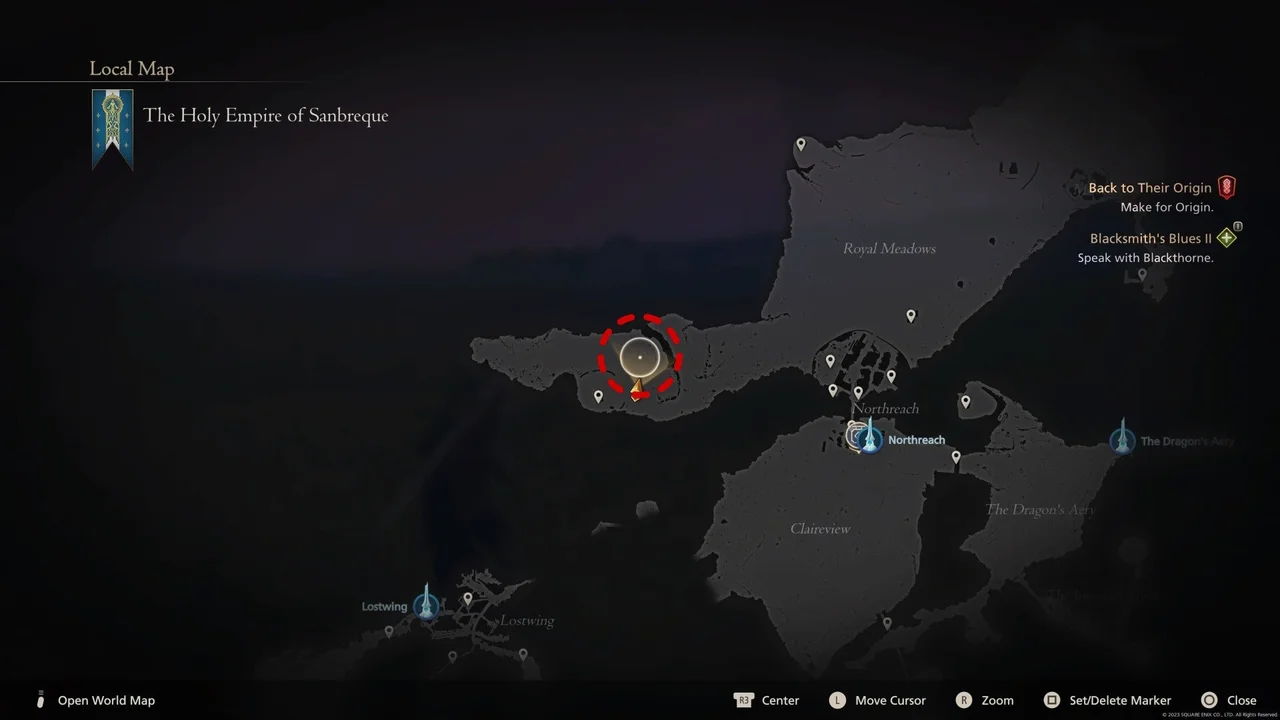The width and height of the screenshot is (1280, 720).
Task: Select the red main quest icon beside Back to Their Origin
Action: (1227, 186)
